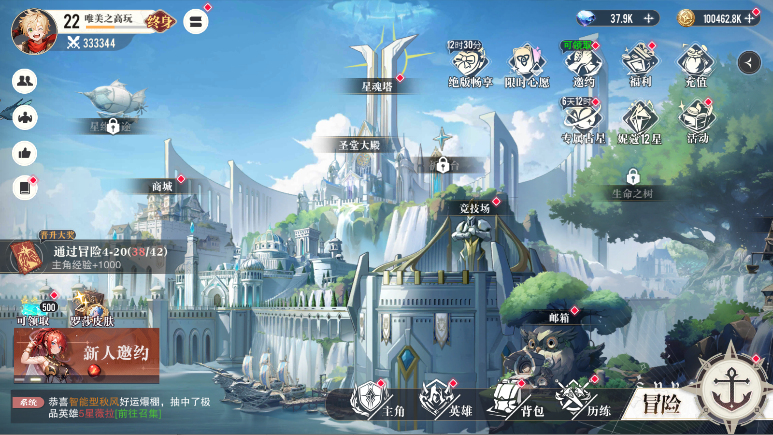Image resolution: width=773 pixels, height=435 pixels.
Task: Open the friends icon on left sidebar
Action: 24,82
